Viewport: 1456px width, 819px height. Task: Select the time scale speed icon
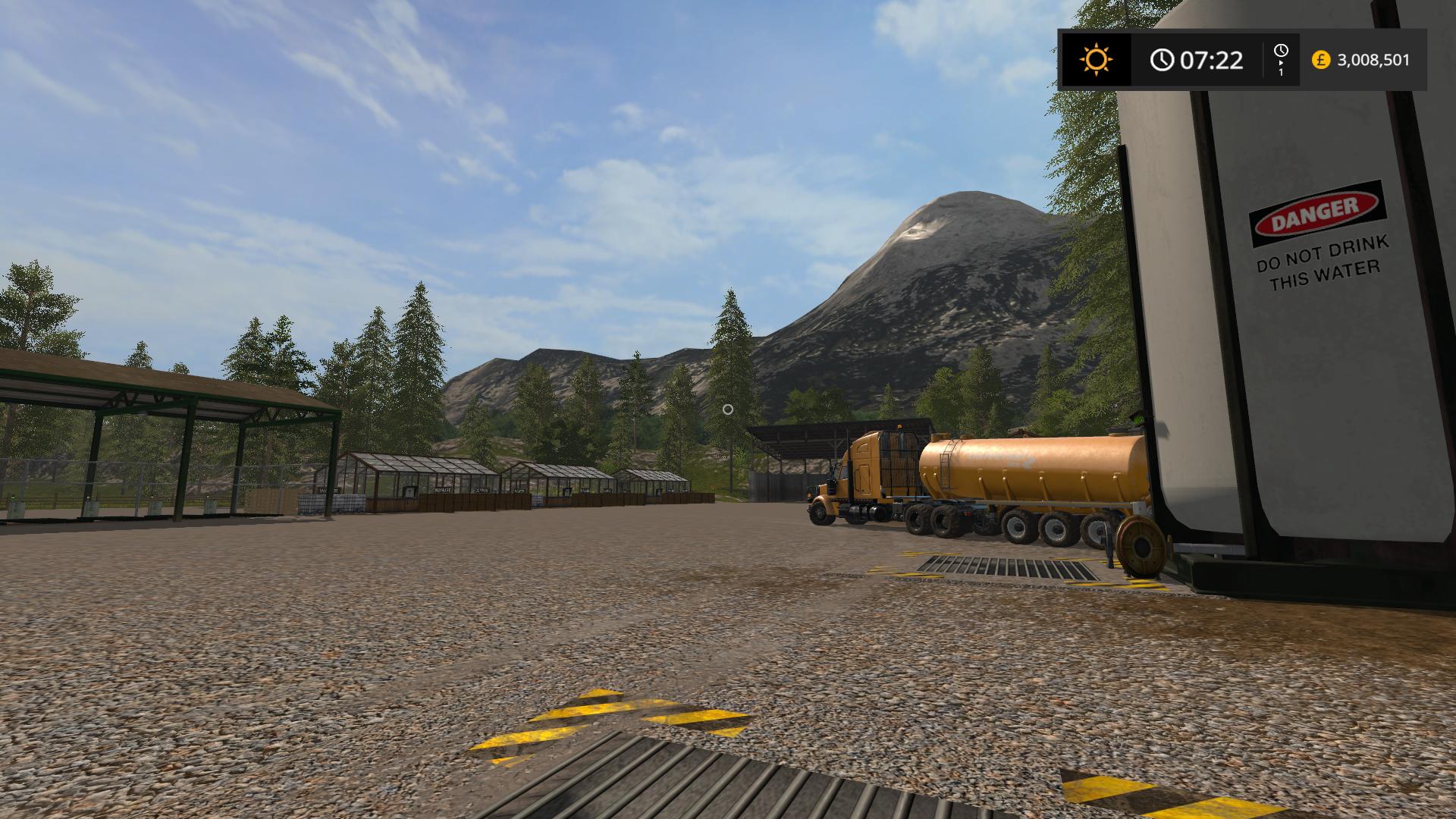(x=1281, y=59)
